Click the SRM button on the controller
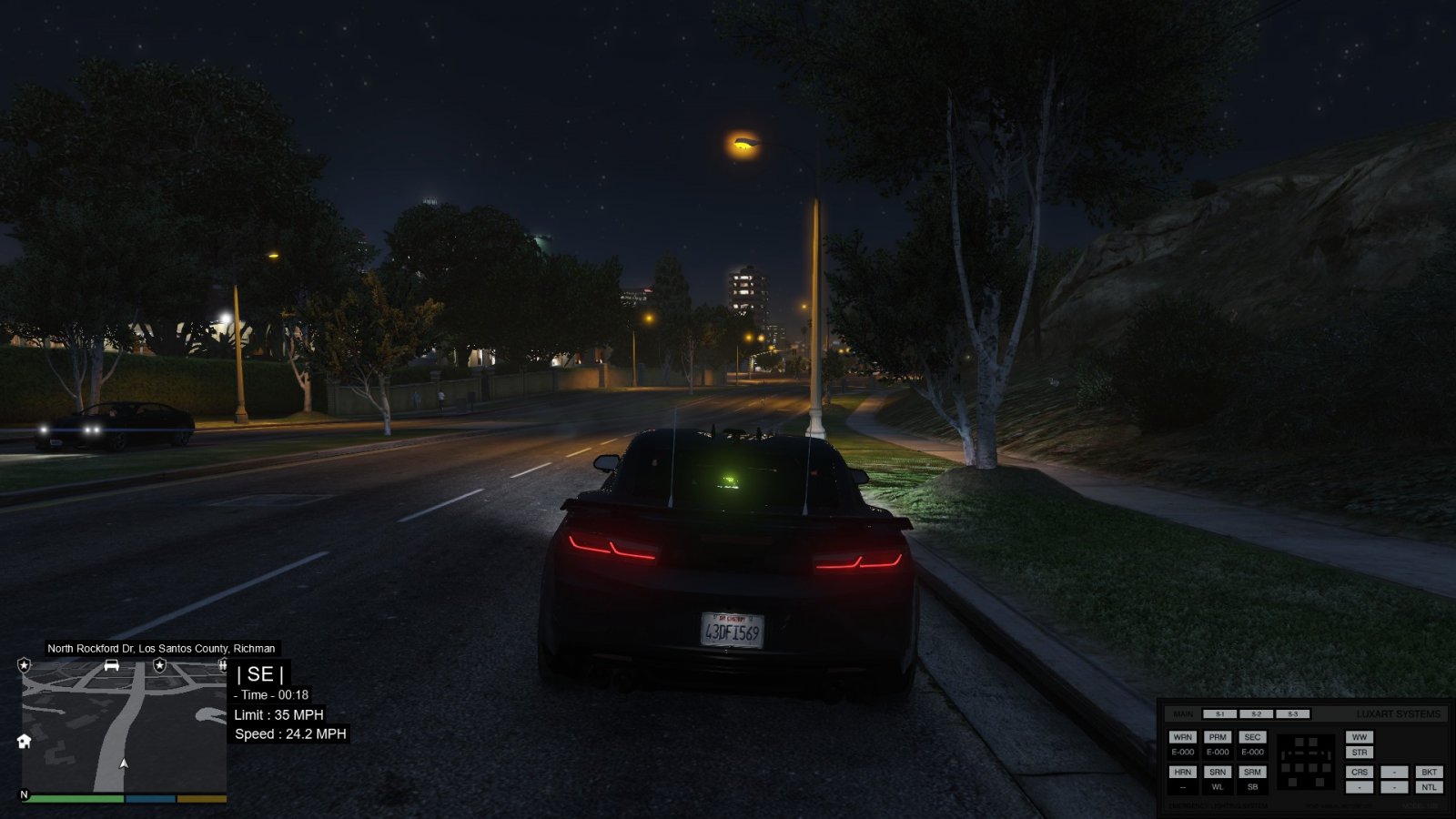Screen dimensions: 1456x819 (x=1252, y=772)
